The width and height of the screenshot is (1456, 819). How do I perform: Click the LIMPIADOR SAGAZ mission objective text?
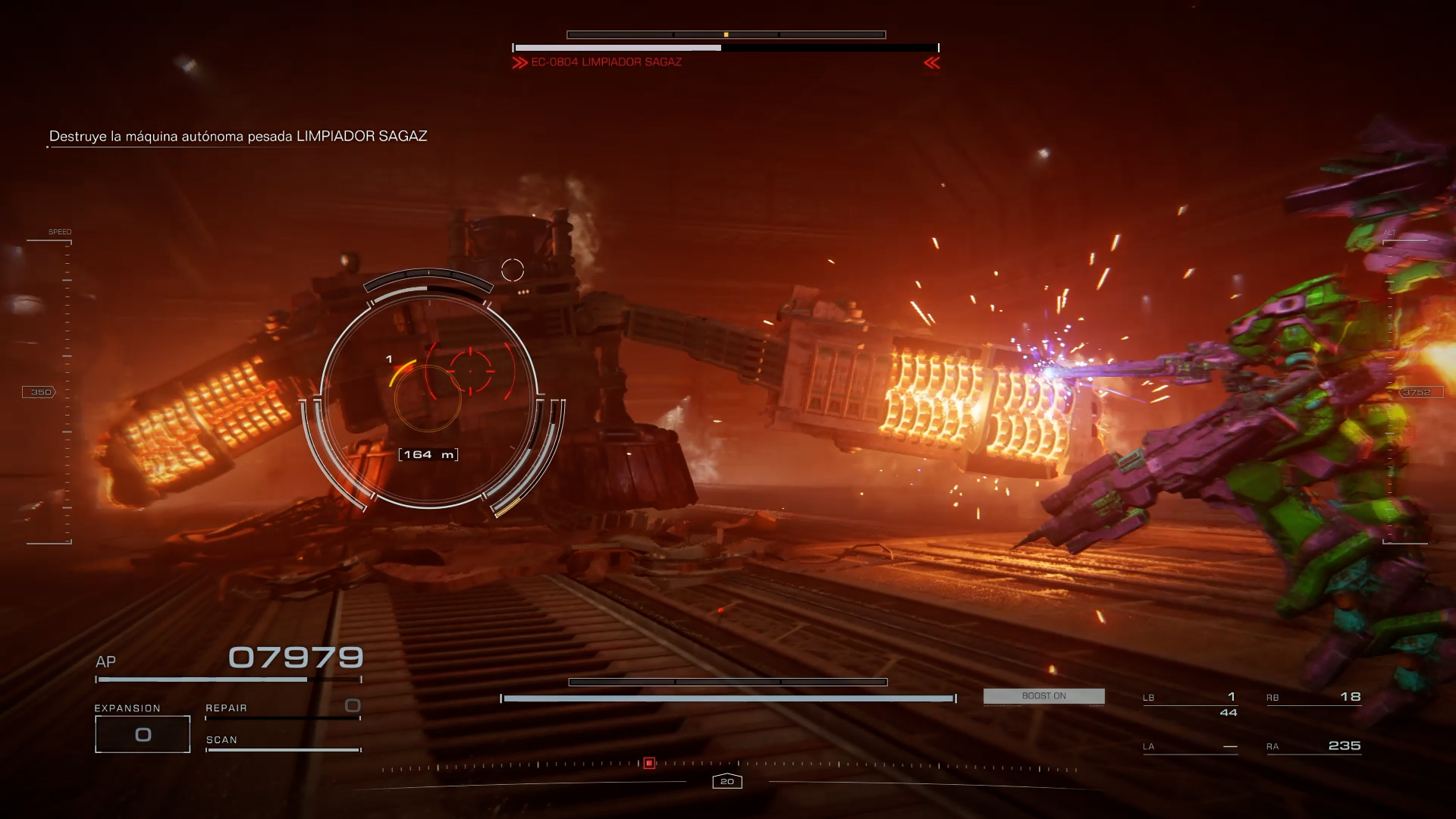(x=238, y=136)
